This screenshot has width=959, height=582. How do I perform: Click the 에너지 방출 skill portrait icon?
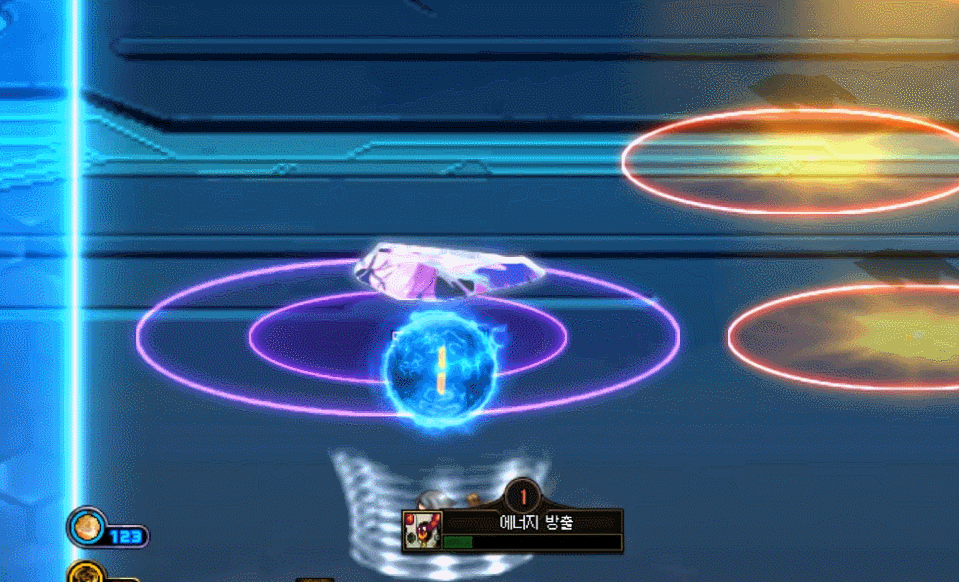tap(422, 531)
